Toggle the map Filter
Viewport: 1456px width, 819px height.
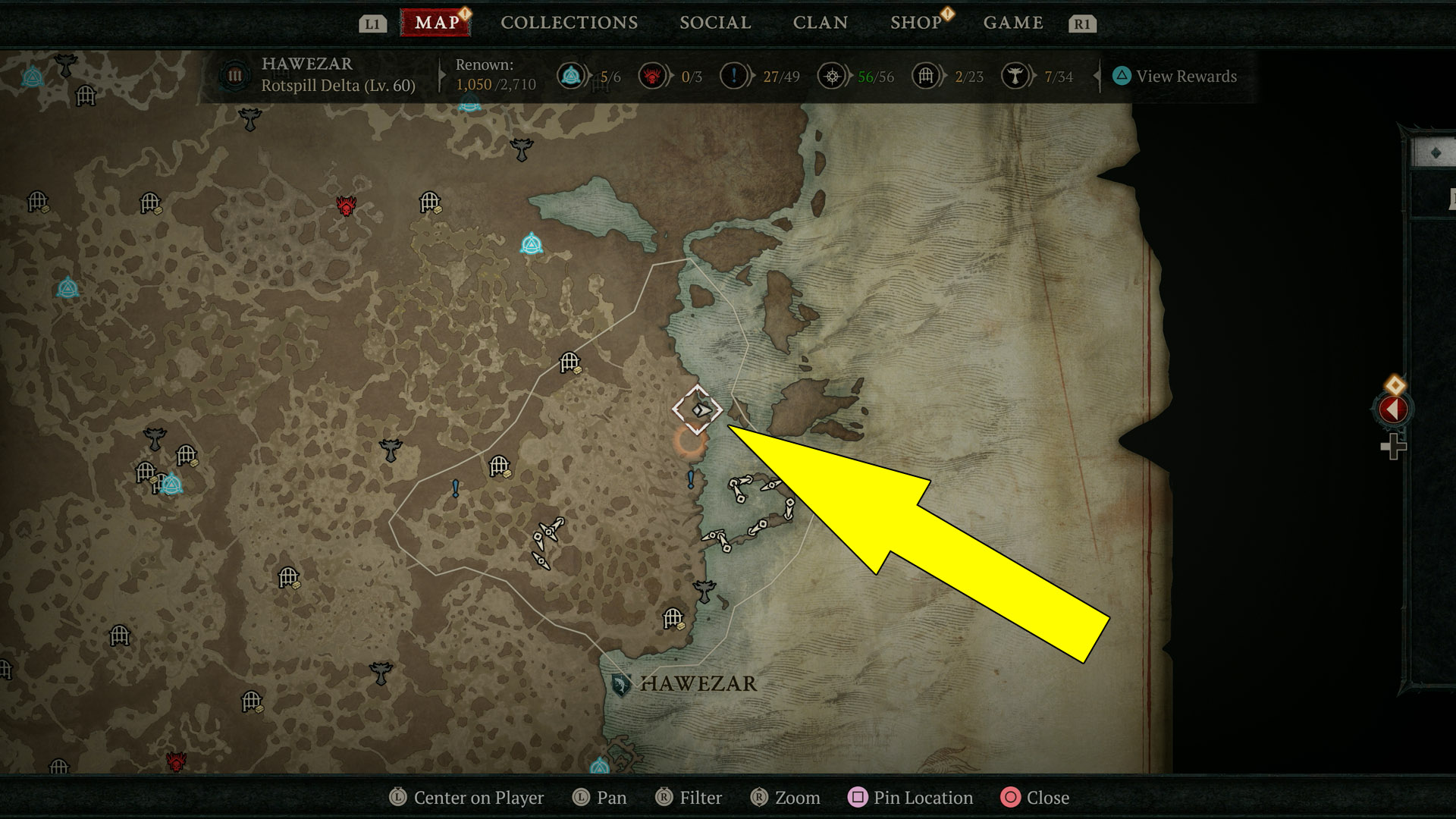(689, 798)
